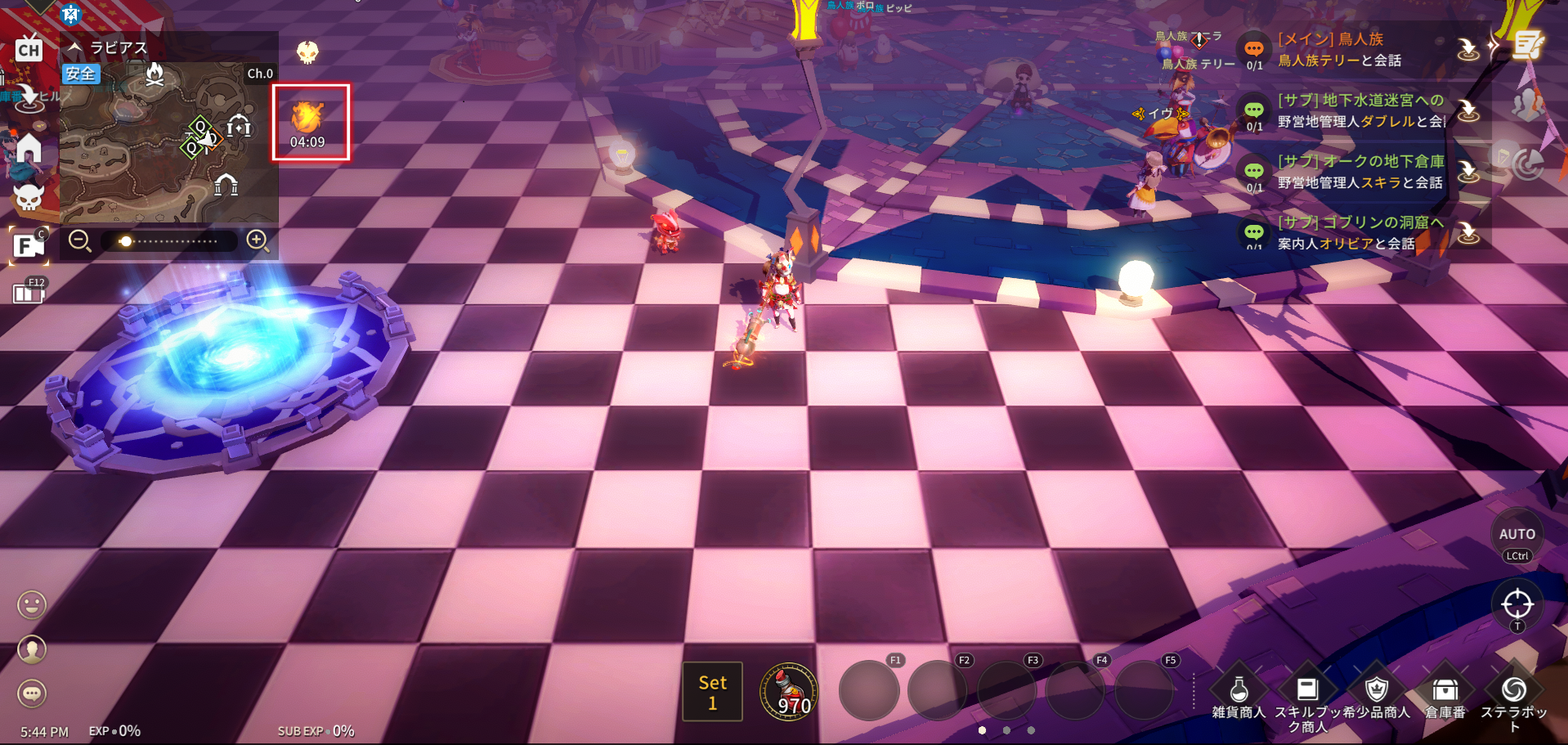Use the red potion with 970 count

(x=788, y=692)
